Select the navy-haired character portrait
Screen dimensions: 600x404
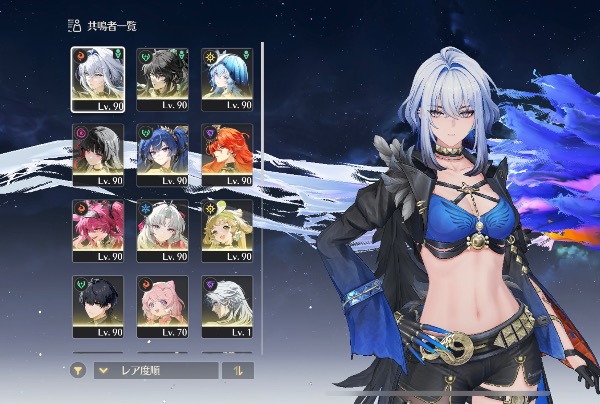pyautogui.click(x=161, y=154)
